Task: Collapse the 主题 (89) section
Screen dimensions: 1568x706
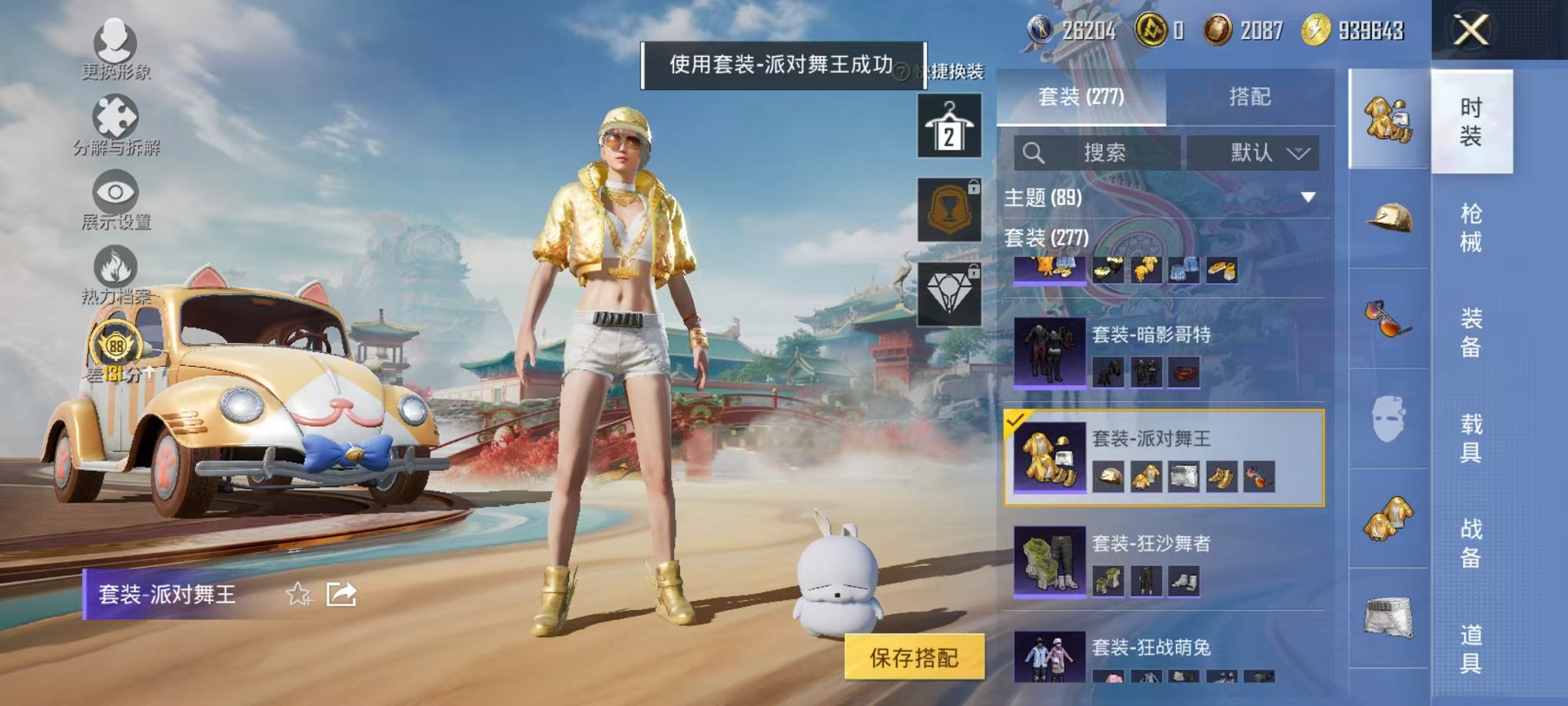Action: [x=1307, y=198]
